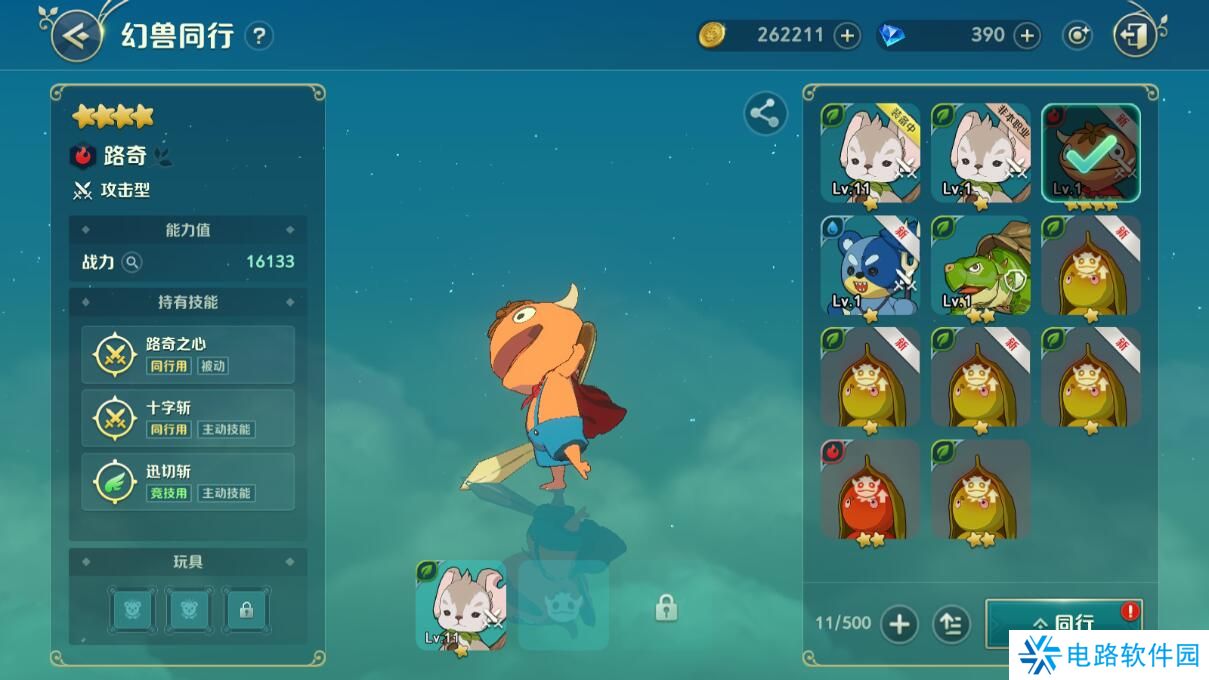Open the locked companion slot
The height and width of the screenshot is (680, 1209).
click(666, 607)
